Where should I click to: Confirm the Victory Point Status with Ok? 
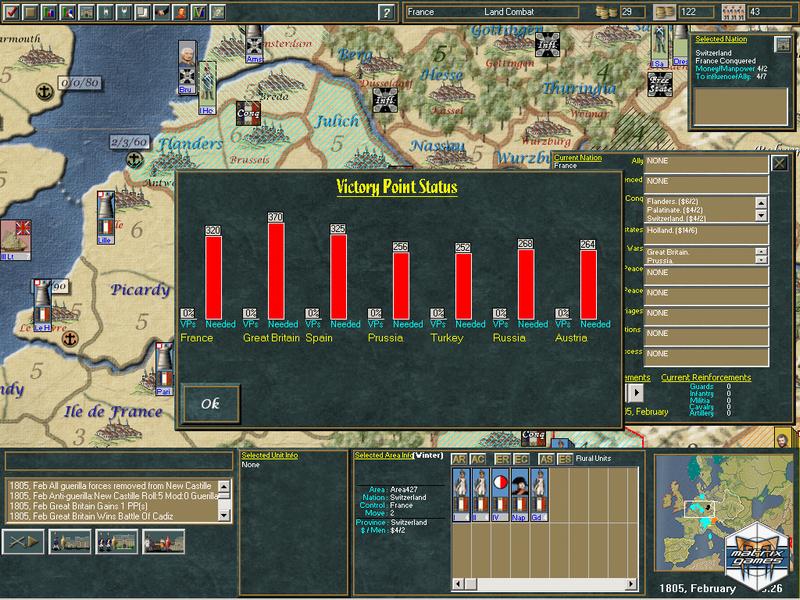[211, 404]
